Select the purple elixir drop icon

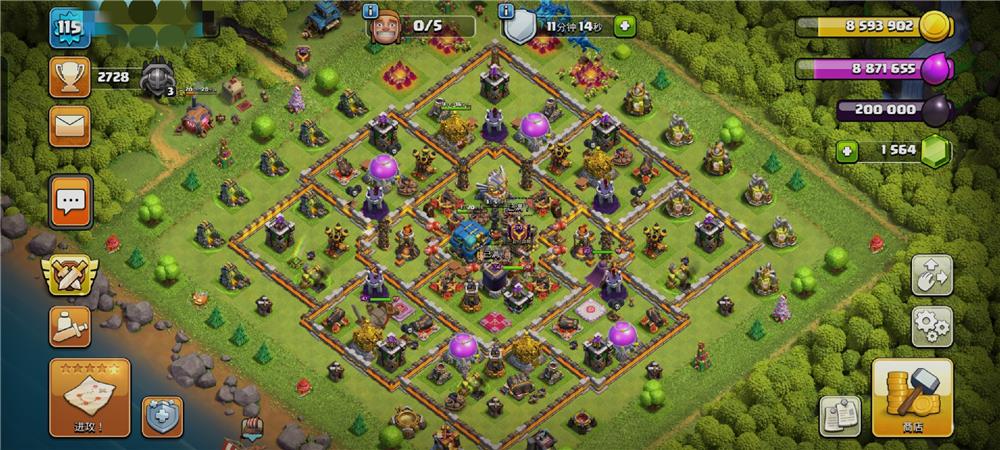(935, 69)
